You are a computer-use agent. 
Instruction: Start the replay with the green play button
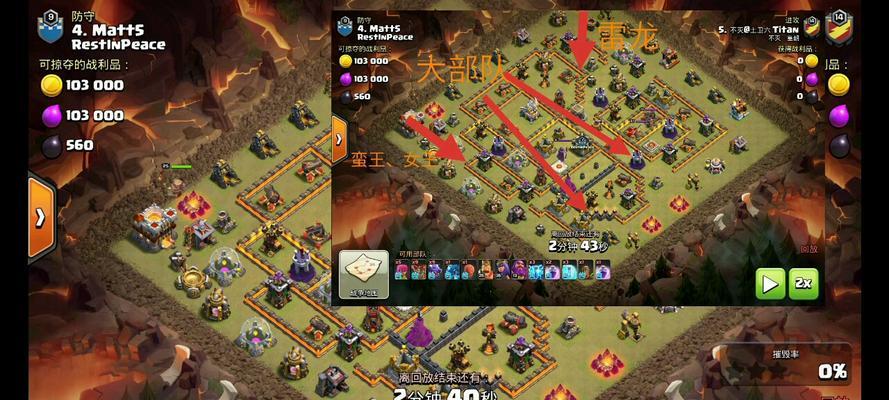point(770,284)
